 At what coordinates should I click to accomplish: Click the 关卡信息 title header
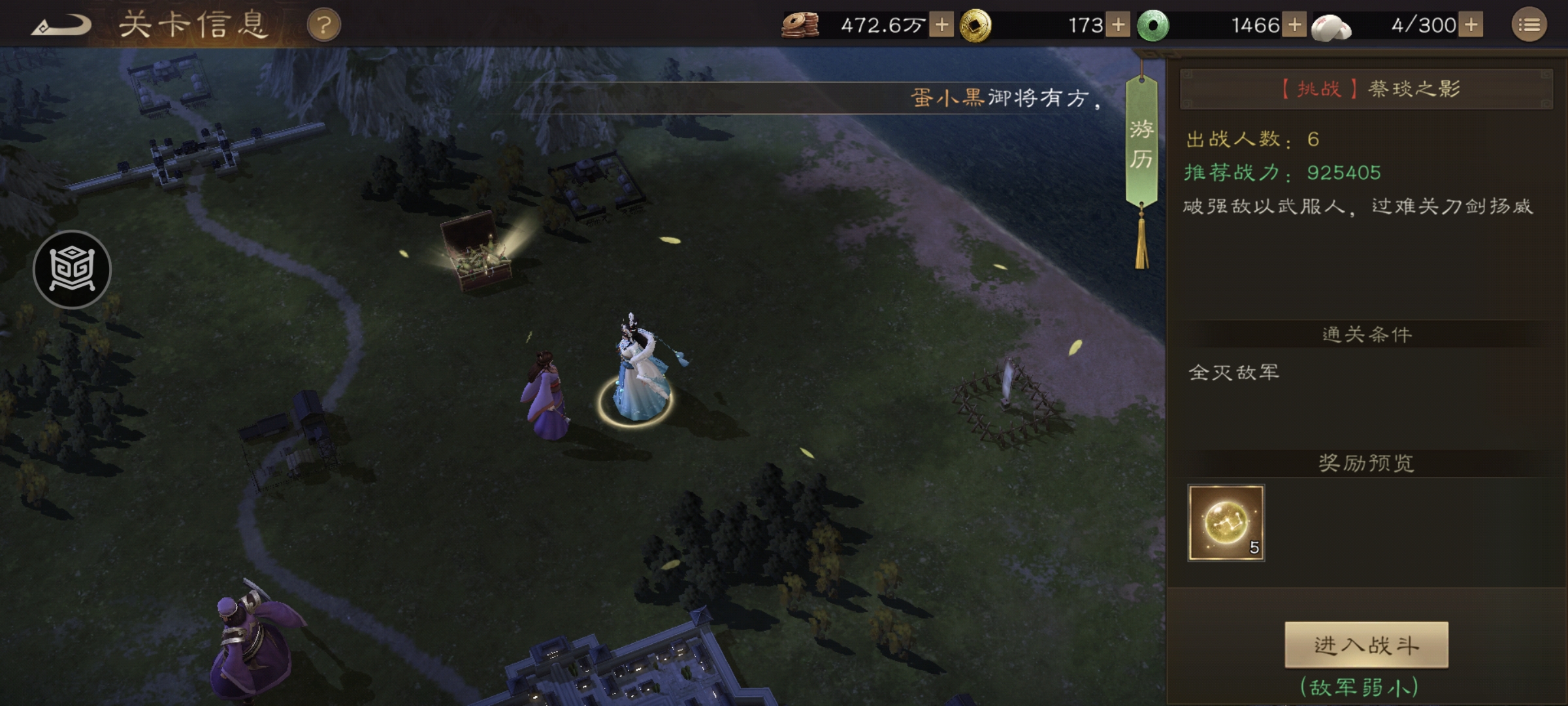(x=194, y=24)
